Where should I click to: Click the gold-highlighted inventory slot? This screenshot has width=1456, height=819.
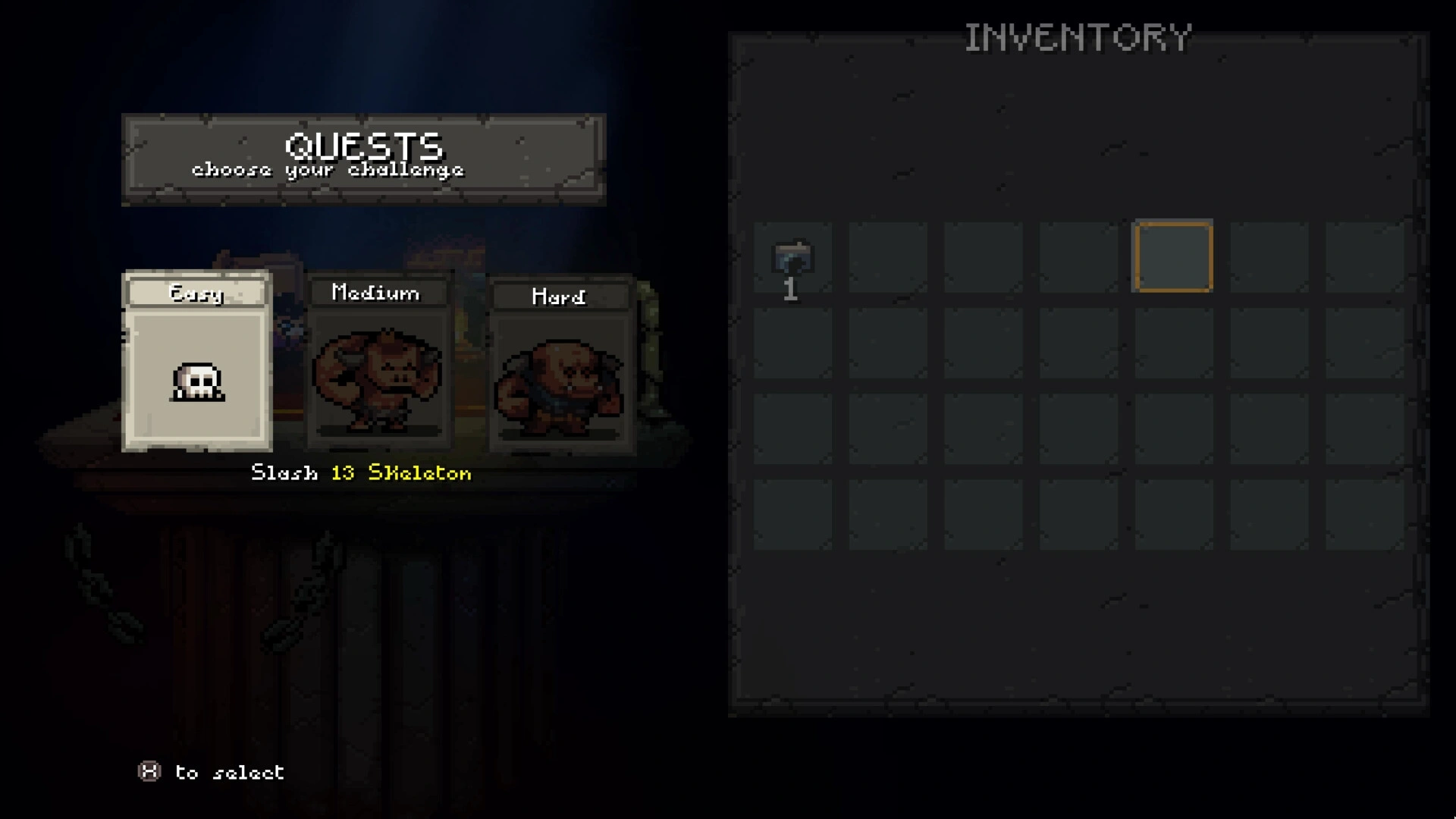click(x=1172, y=256)
